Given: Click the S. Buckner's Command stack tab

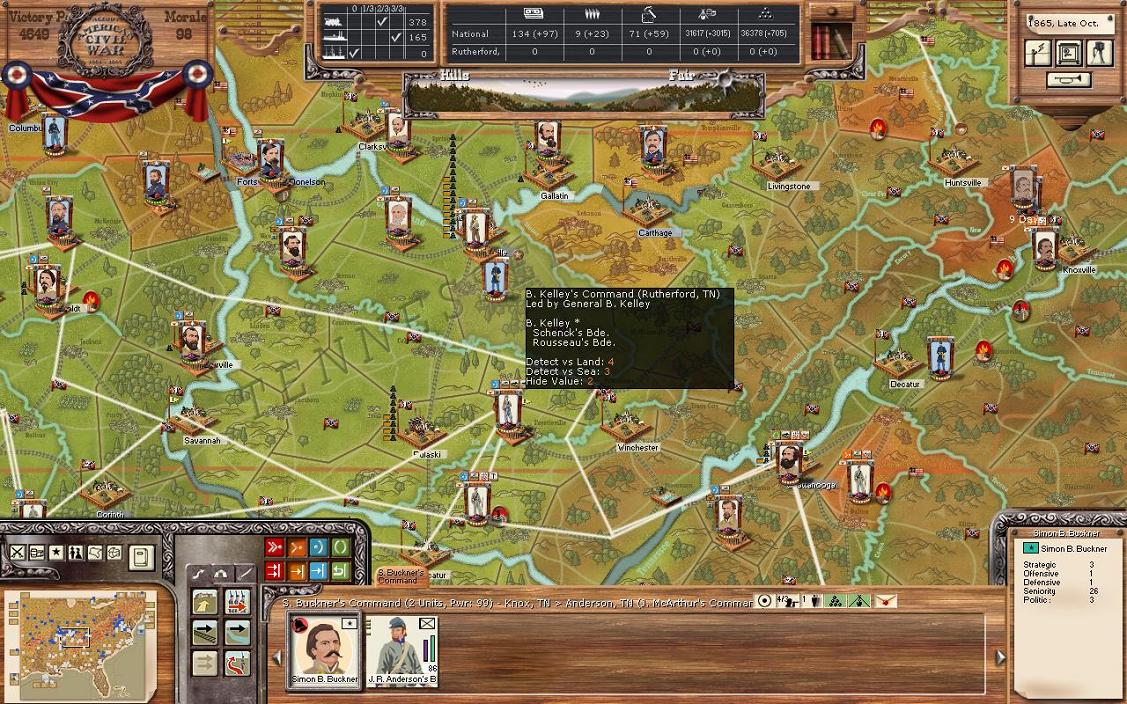Looking at the screenshot, I should click(400, 577).
